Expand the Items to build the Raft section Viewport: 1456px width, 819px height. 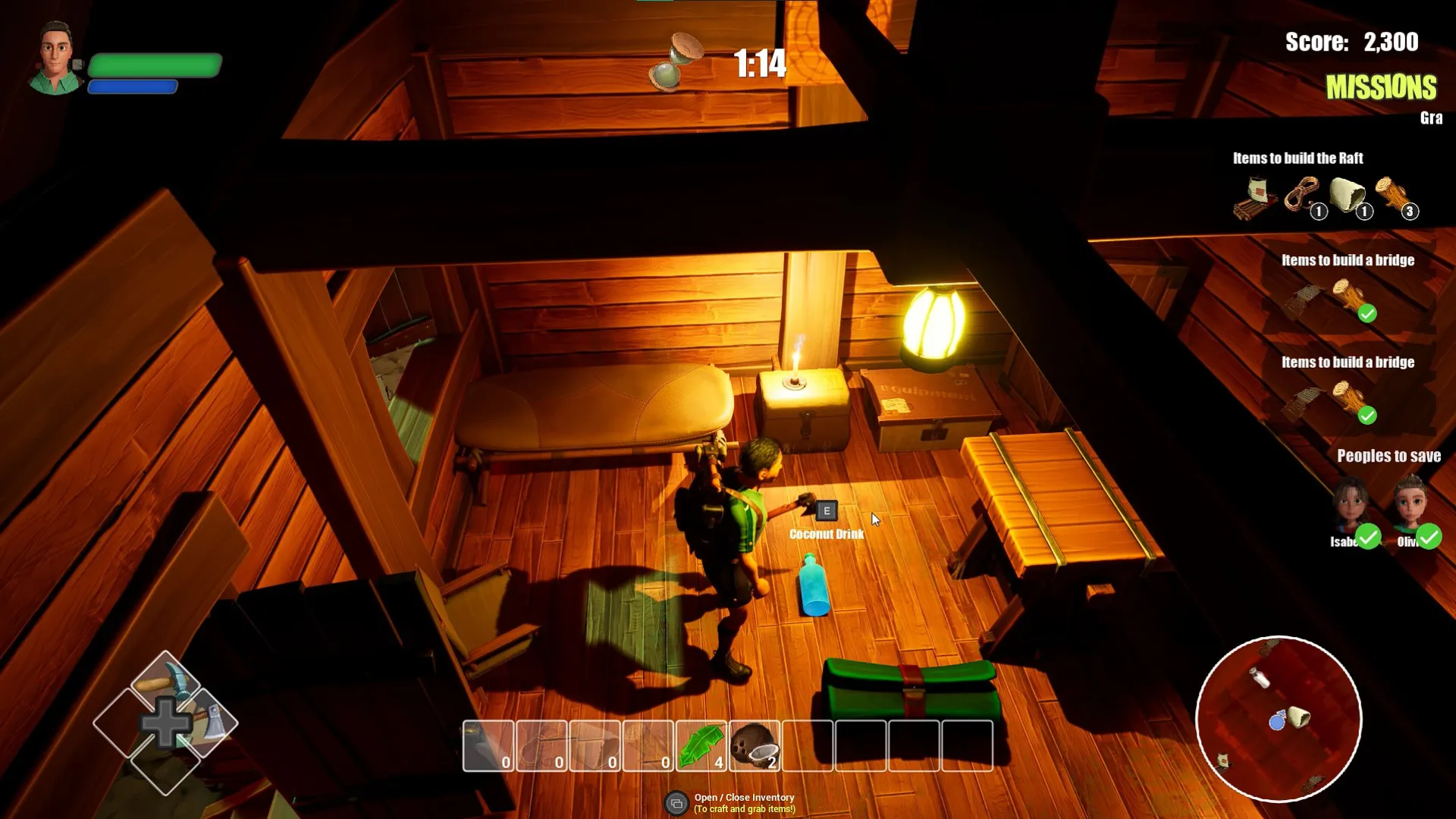(1297, 158)
